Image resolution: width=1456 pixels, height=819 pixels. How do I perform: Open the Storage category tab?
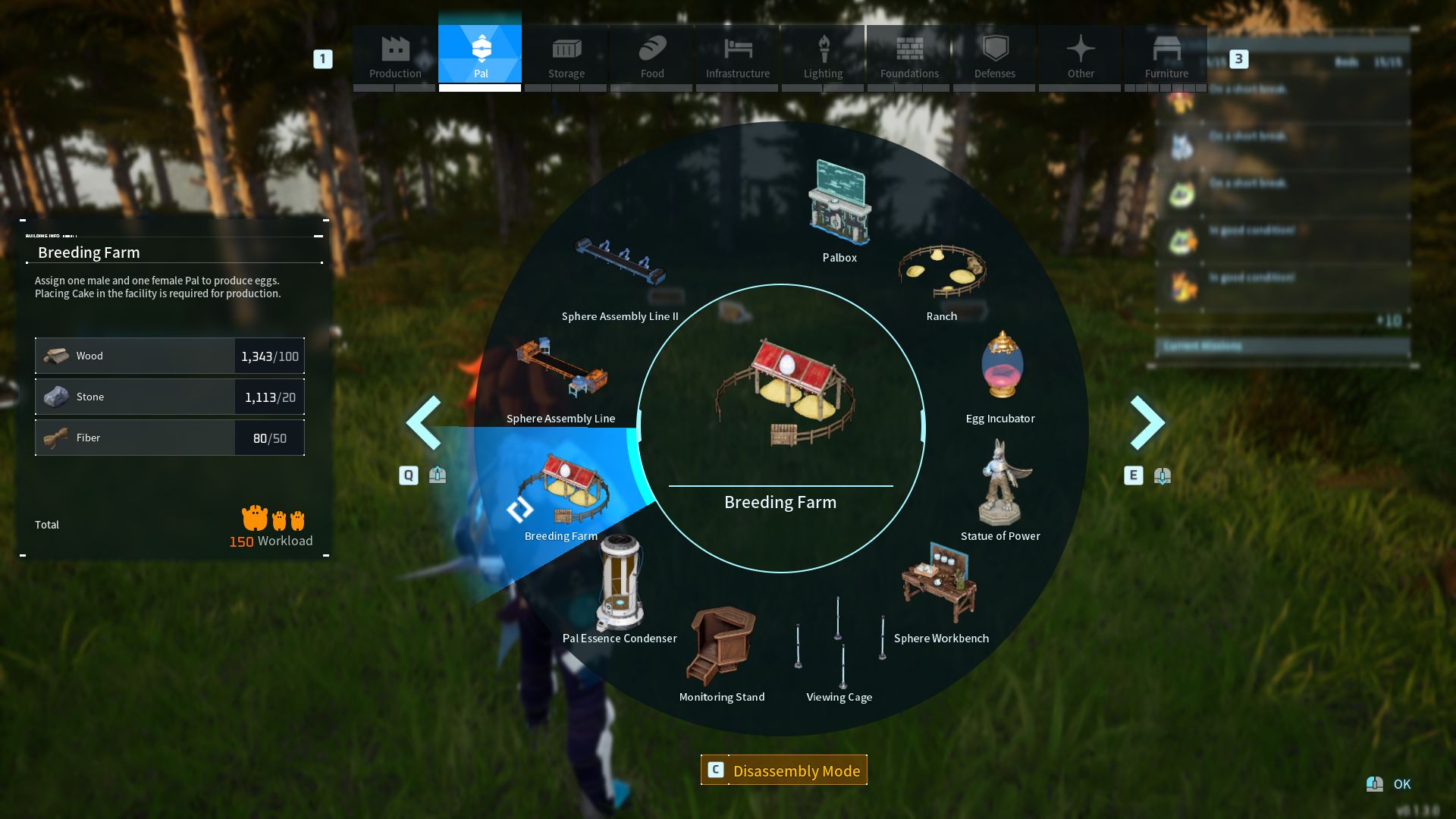point(566,55)
